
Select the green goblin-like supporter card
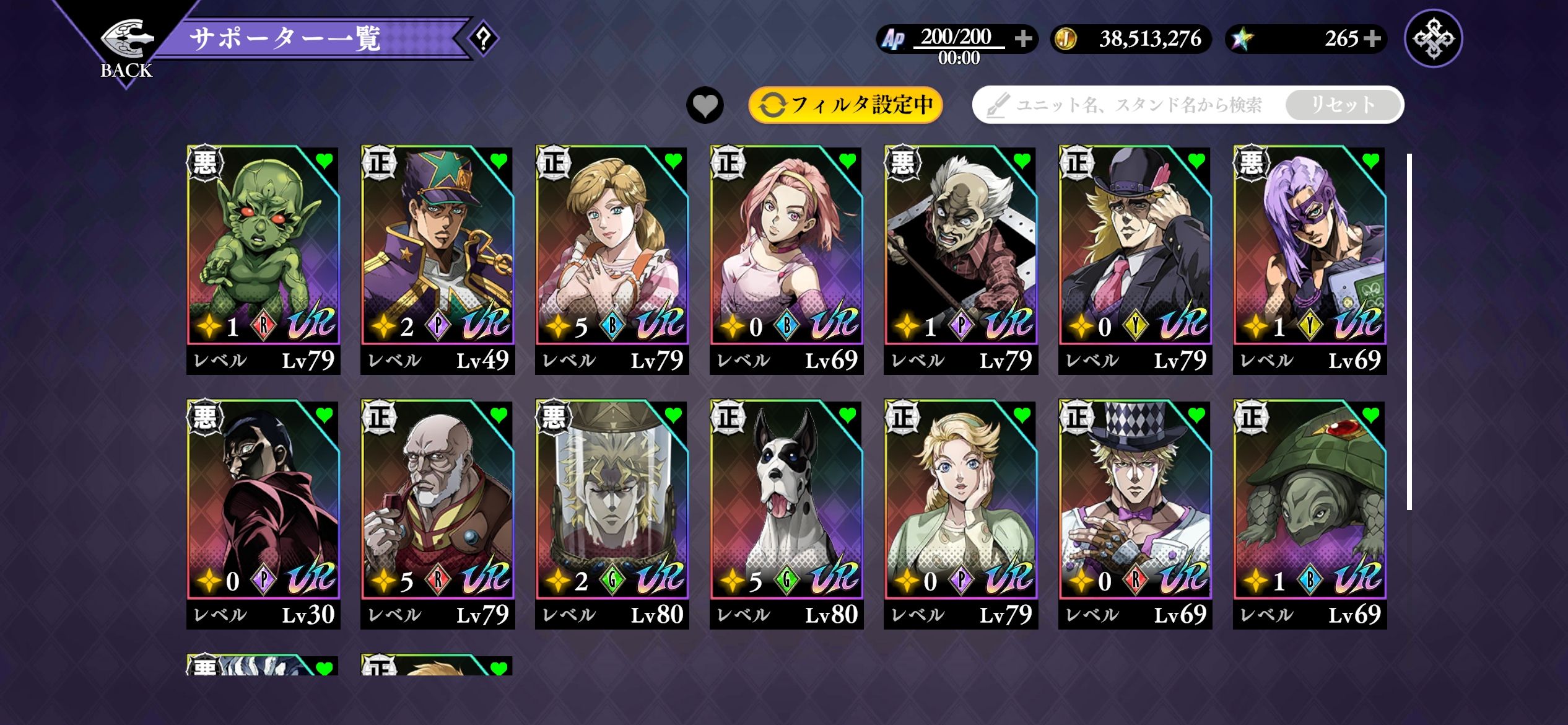pos(263,260)
